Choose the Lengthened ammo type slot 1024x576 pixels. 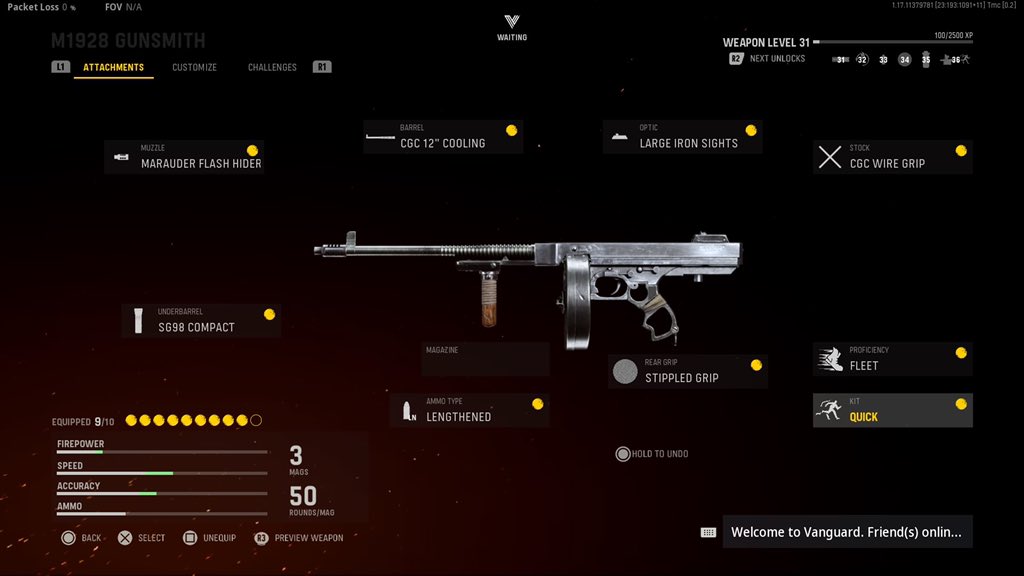[470, 410]
